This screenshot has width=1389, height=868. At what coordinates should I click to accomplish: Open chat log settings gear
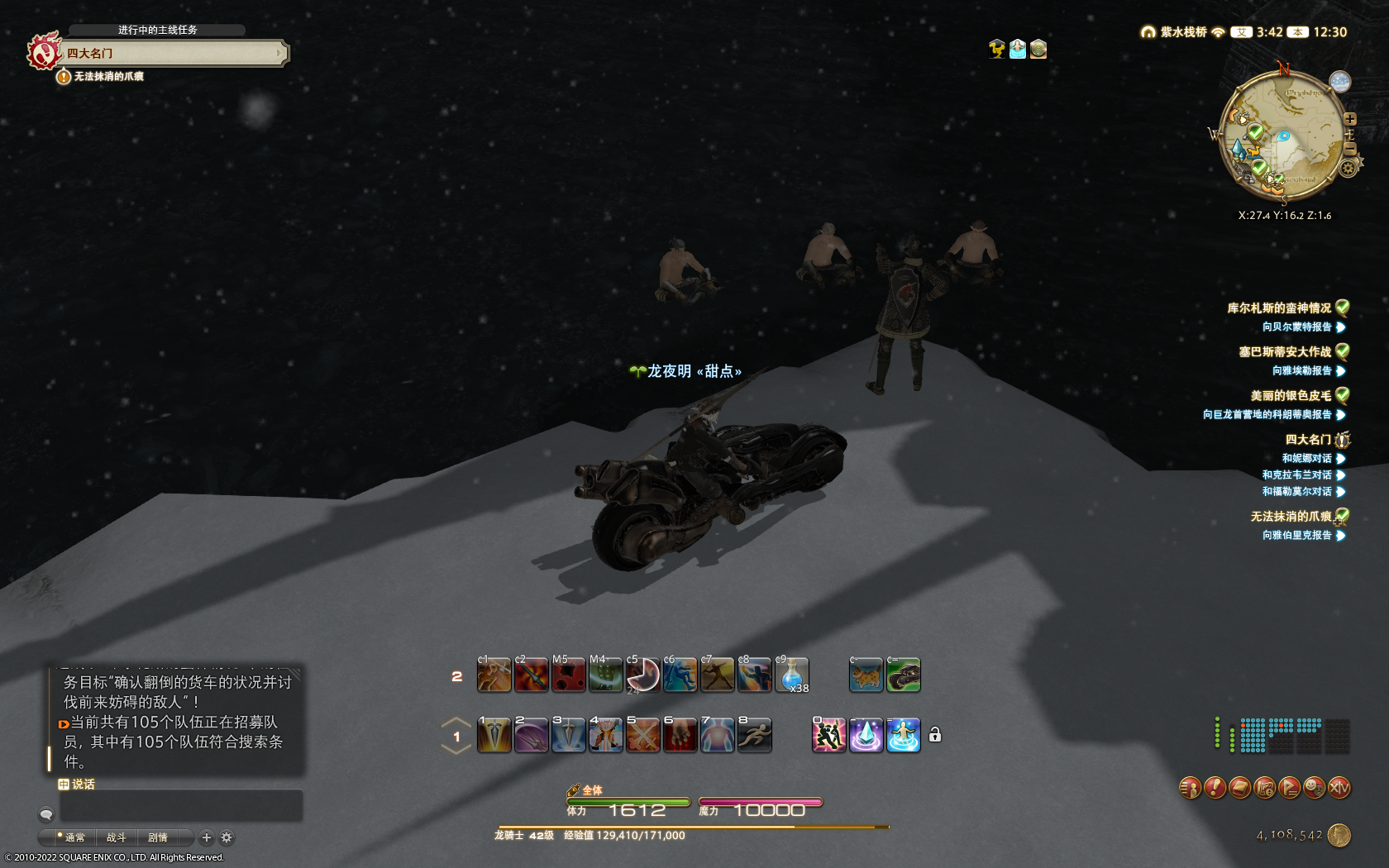pos(227,837)
